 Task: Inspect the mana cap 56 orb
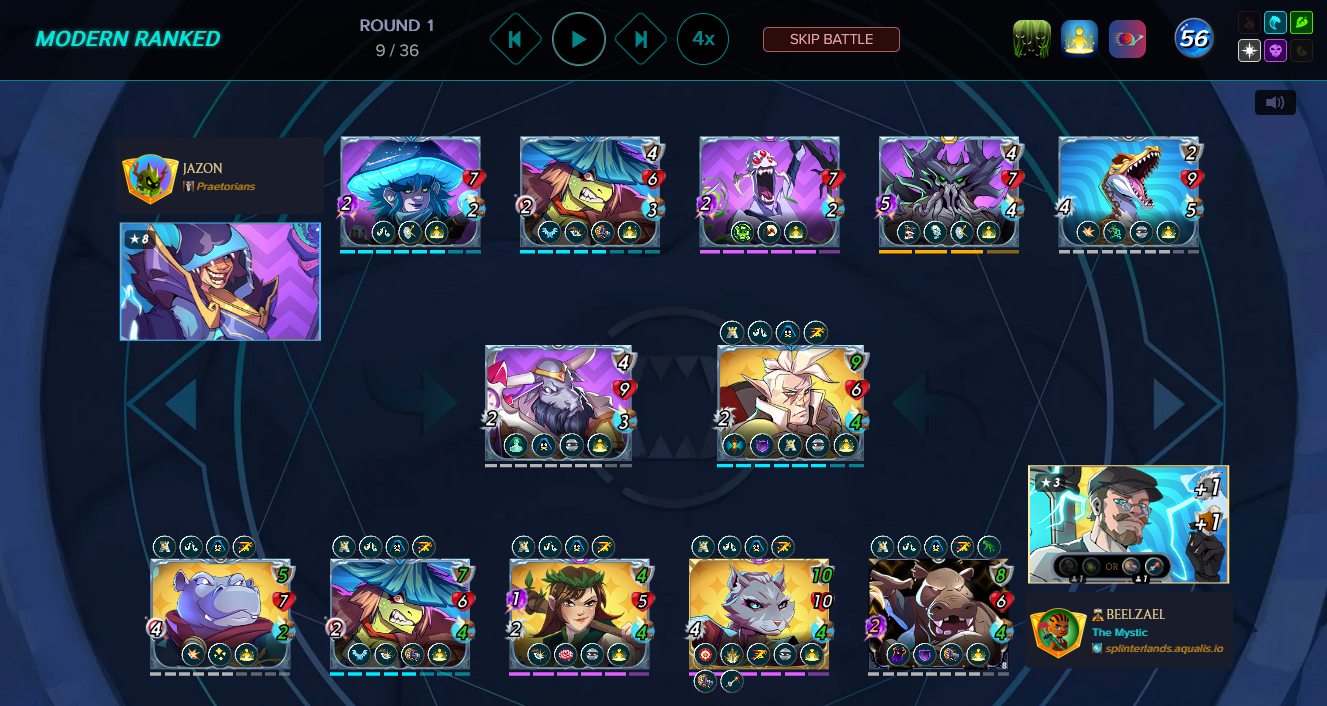pos(1194,39)
